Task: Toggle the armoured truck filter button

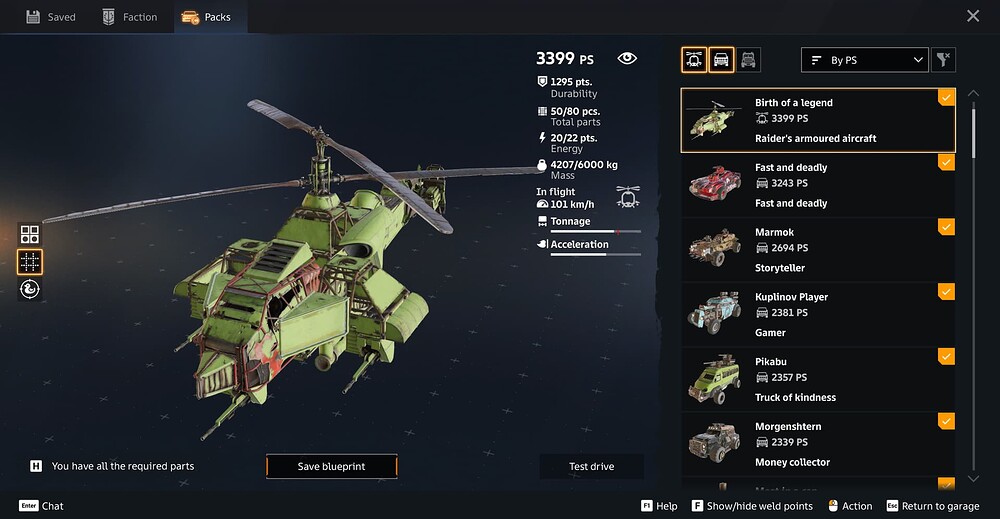Action: click(x=748, y=60)
